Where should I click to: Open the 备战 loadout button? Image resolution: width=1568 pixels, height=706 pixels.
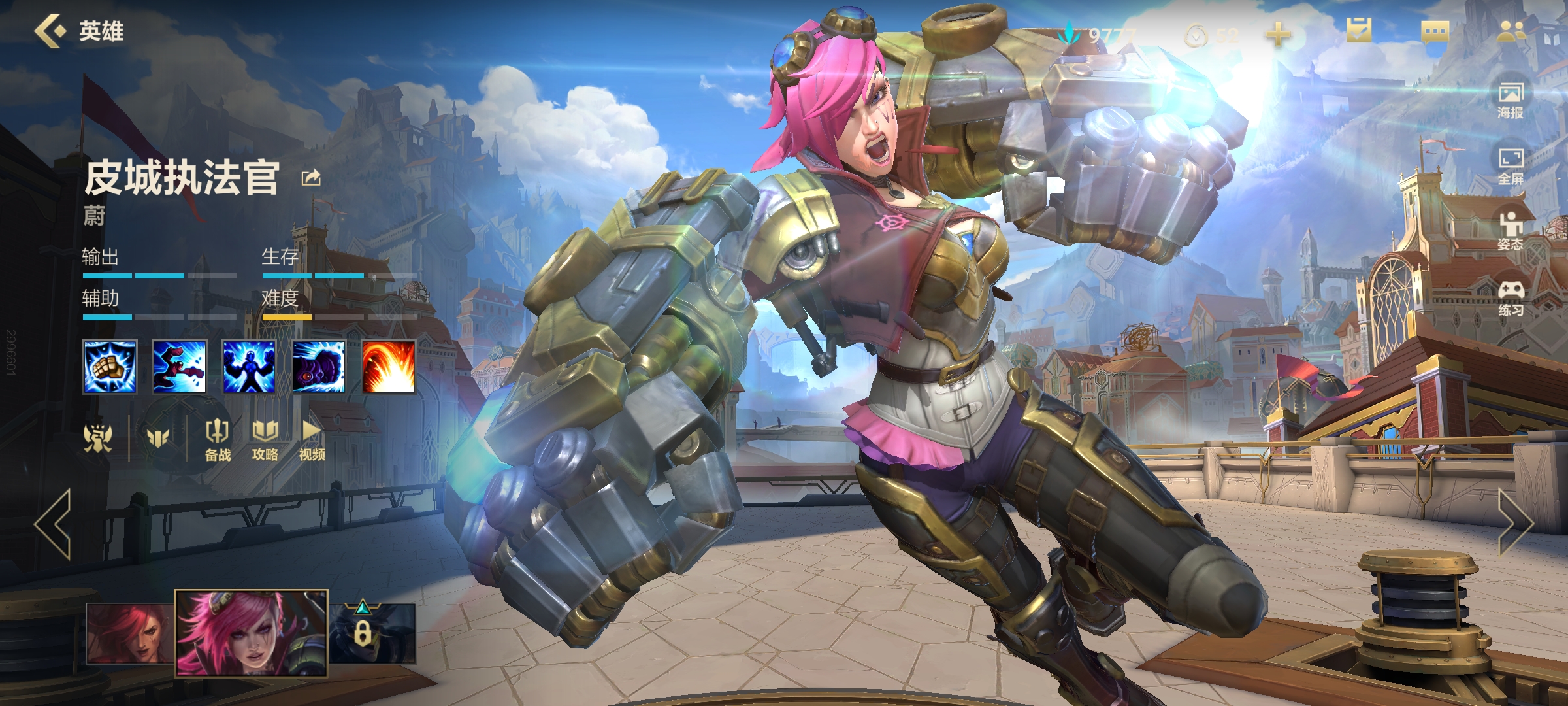(x=218, y=440)
